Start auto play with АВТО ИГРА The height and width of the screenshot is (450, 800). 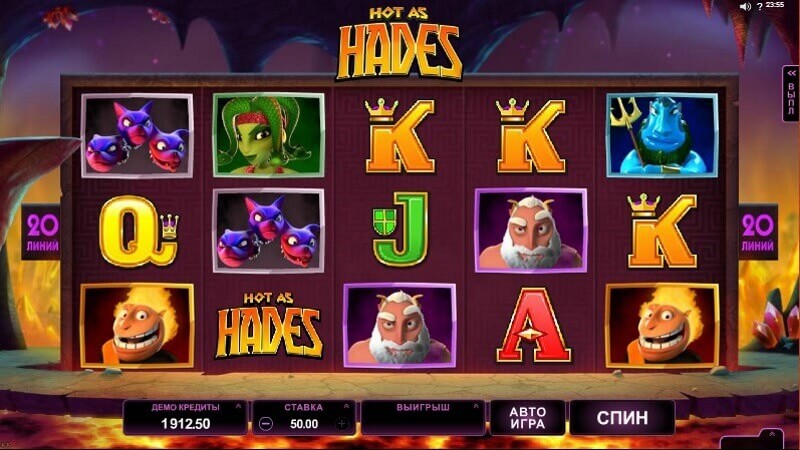[x=527, y=416]
